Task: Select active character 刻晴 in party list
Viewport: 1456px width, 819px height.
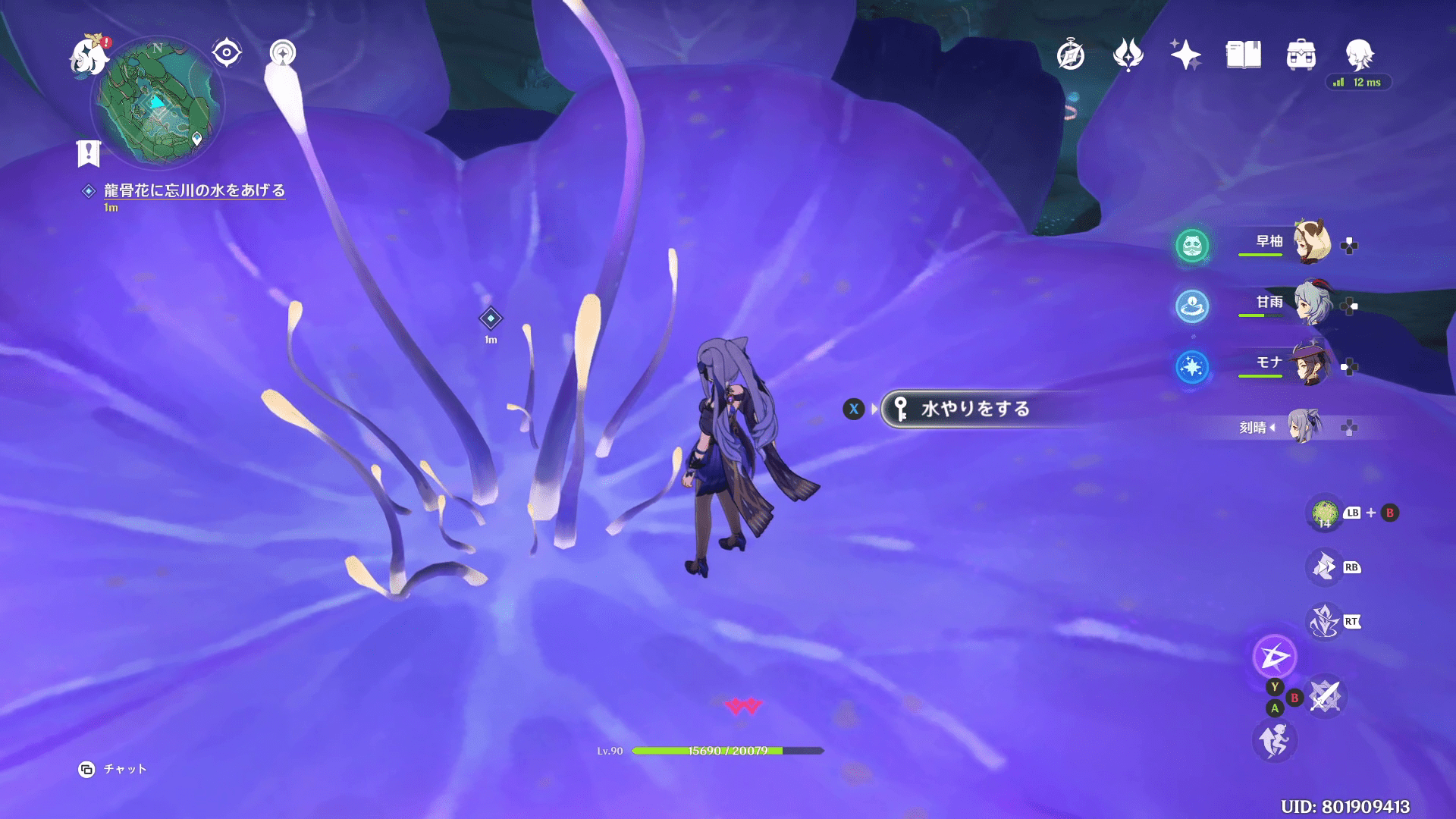Action: tap(1304, 427)
